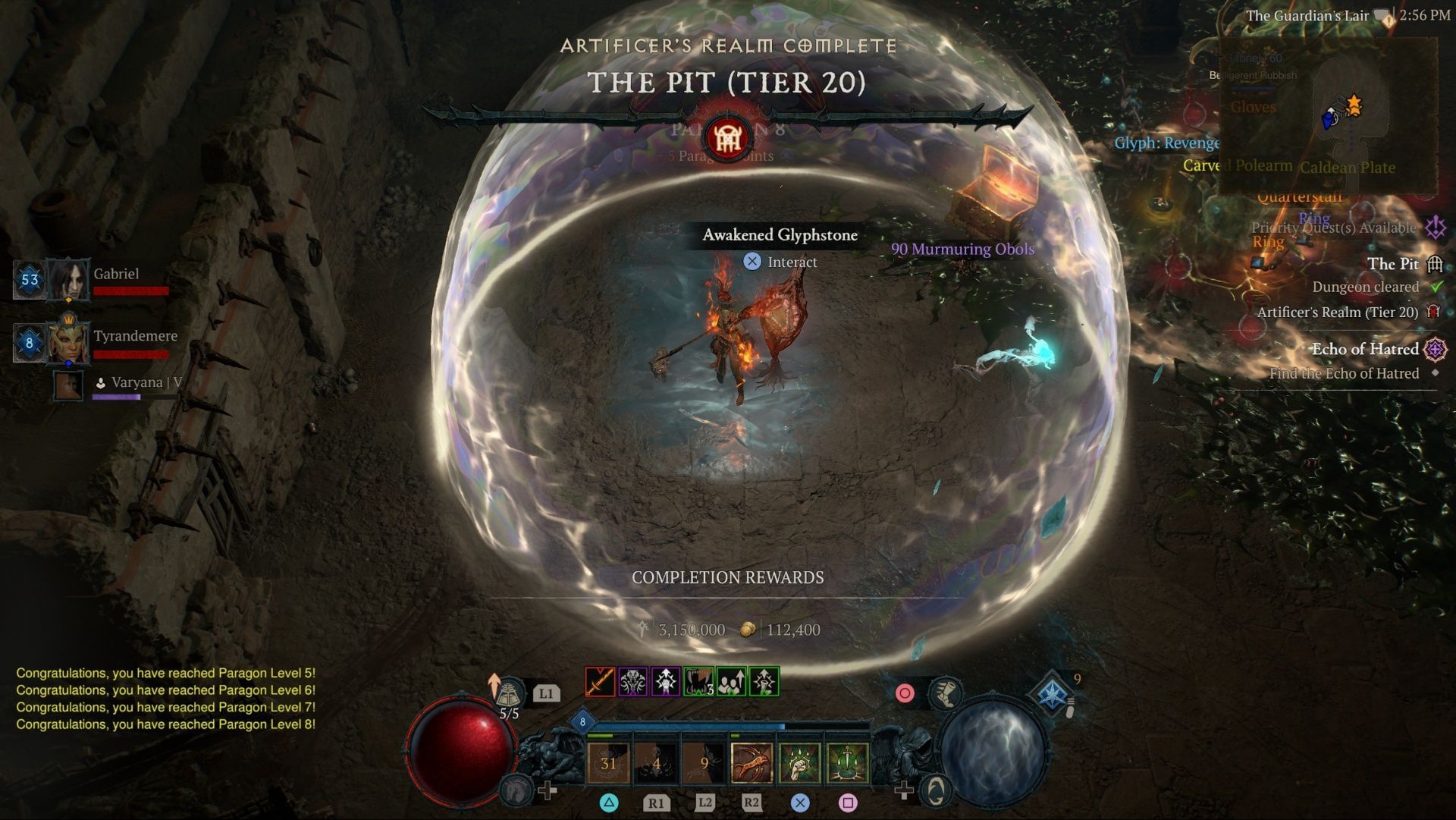Open the Pit quest tracker entry

pyautogui.click(x=1392, y=264)
